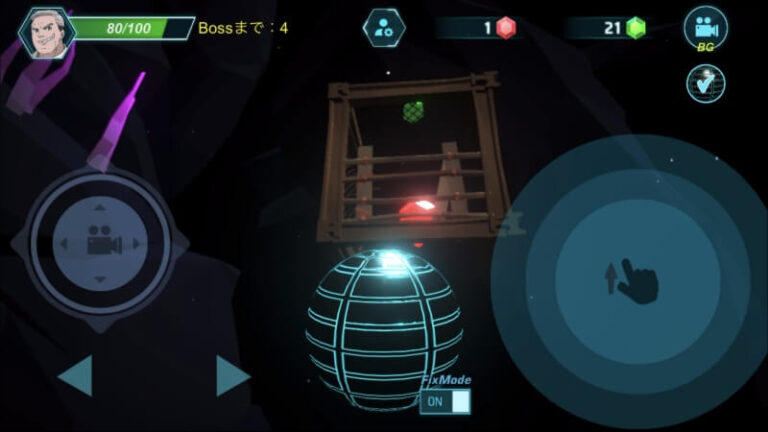The width and height of the screenshot is (768, 432).
Task: Toggle the FixMode ON switch
Action: (446, 401)
